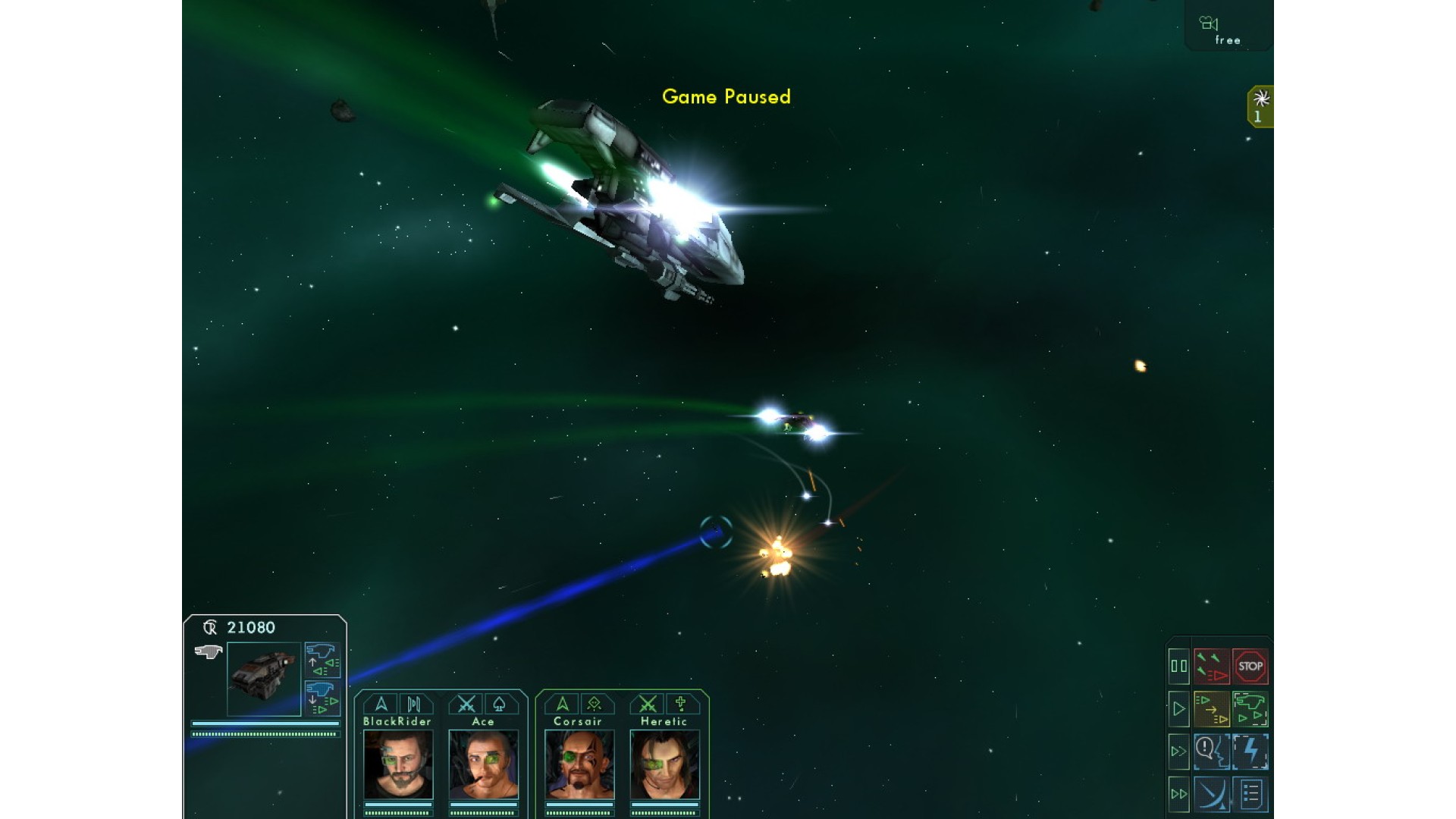
Task: Click the pause speed button
Action: click(1178, 667)
